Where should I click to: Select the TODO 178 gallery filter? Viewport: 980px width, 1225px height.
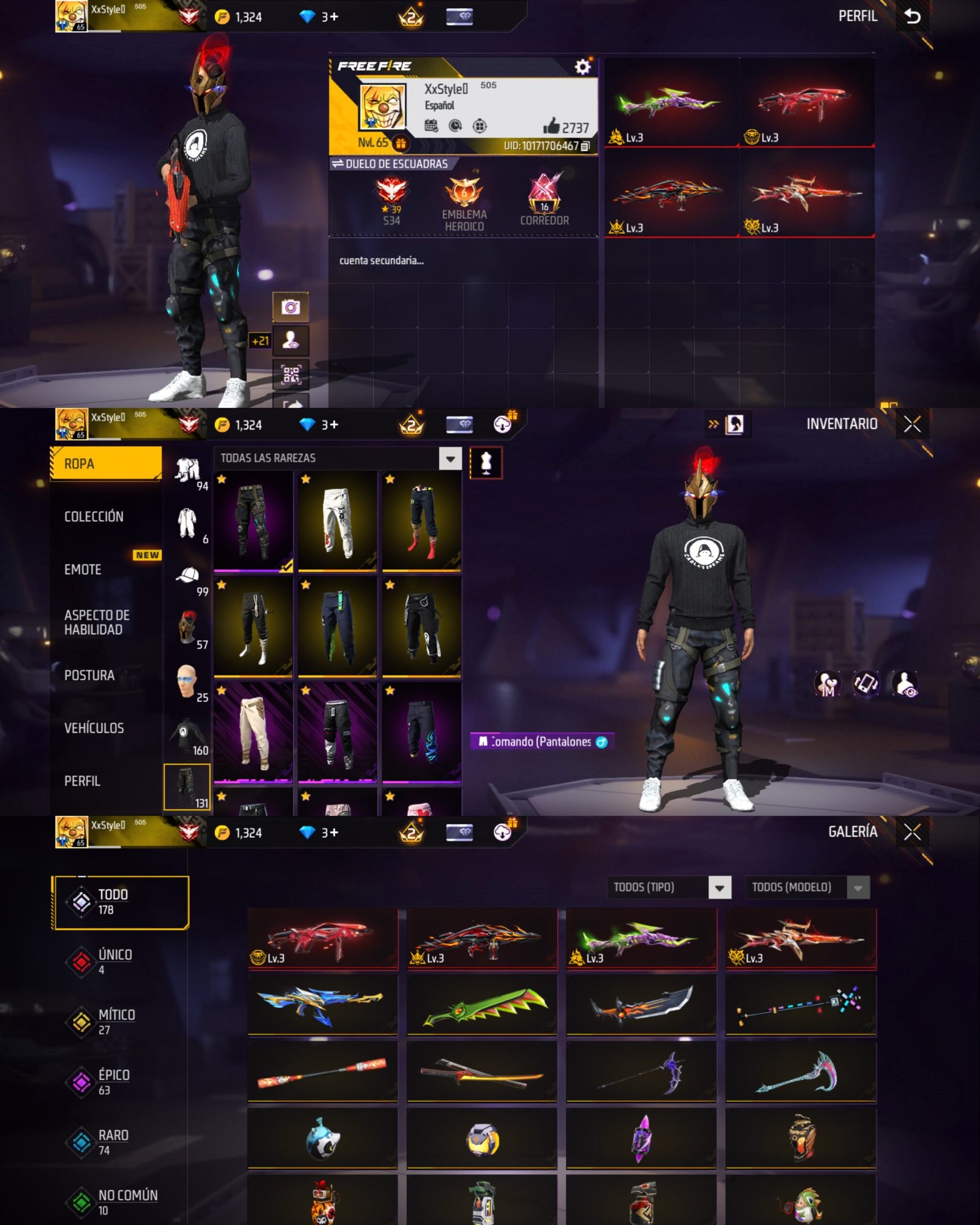coord(120,902)
